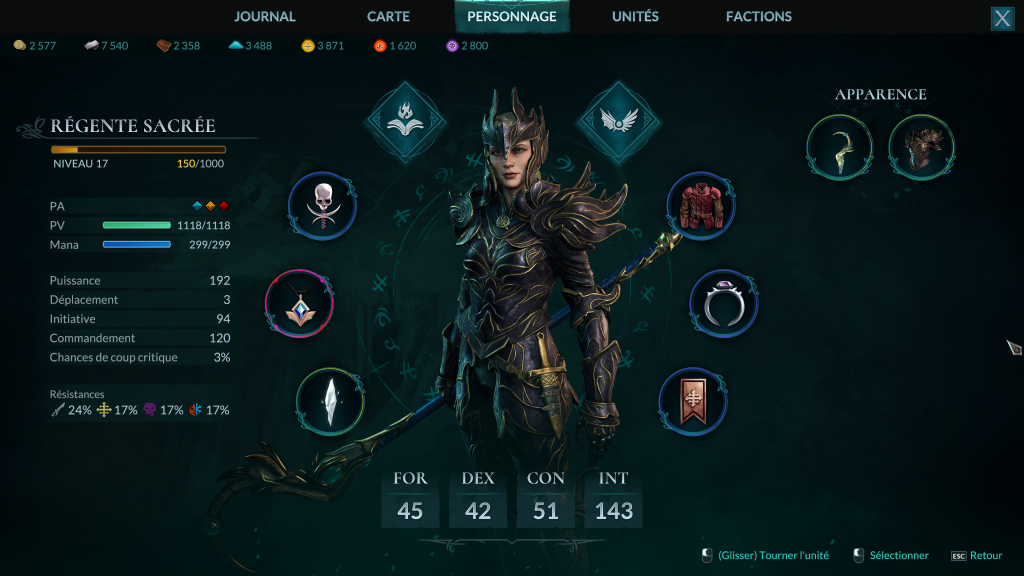Select the skull and blade equipment slot
1024x576 pixels.
[x=322, y=207]
